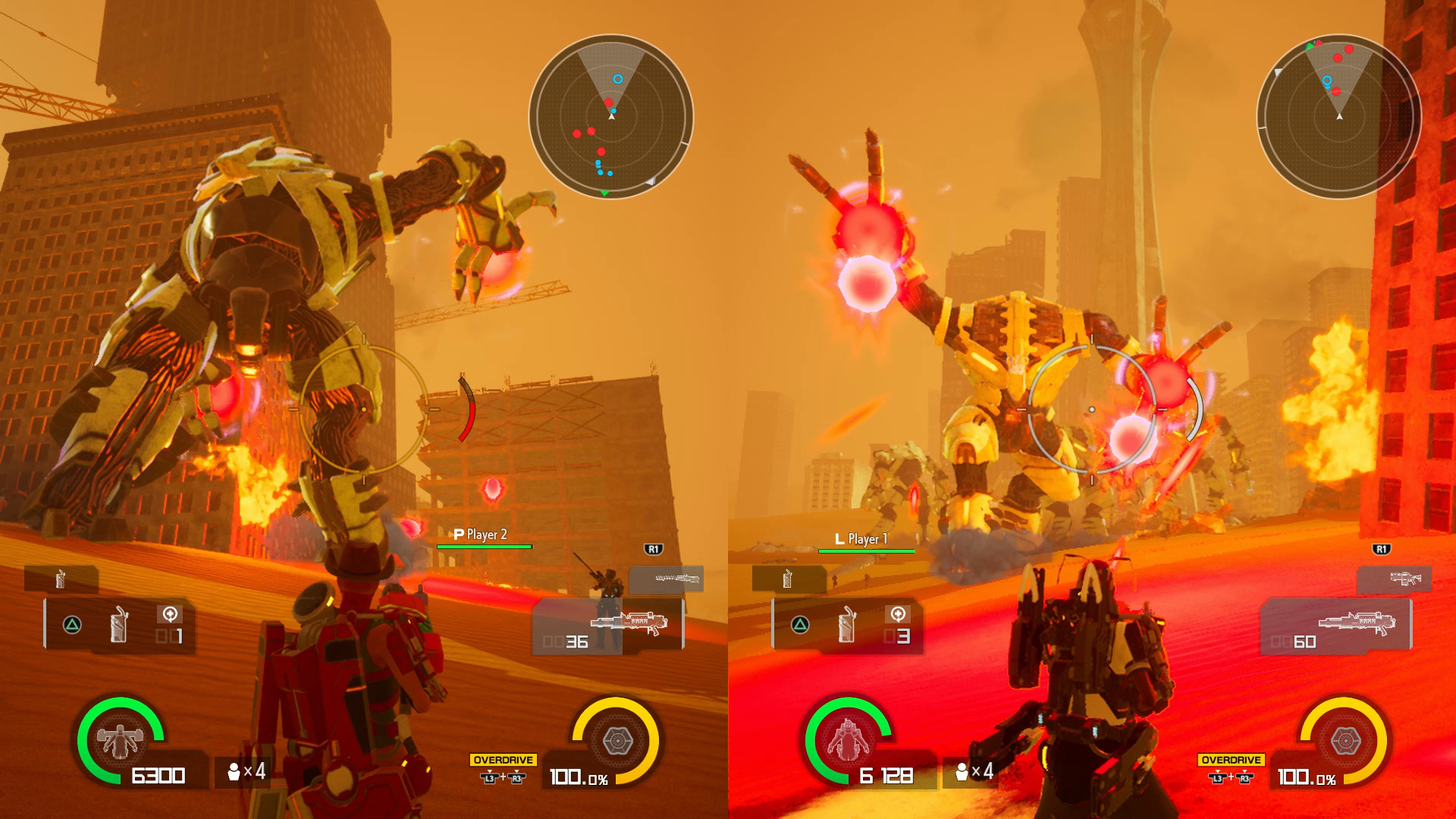Screen dimensions: 1456x819
Task: Activate the overdrive gauge below the 60-ammo gun
Action: [x=1345, y=741]
